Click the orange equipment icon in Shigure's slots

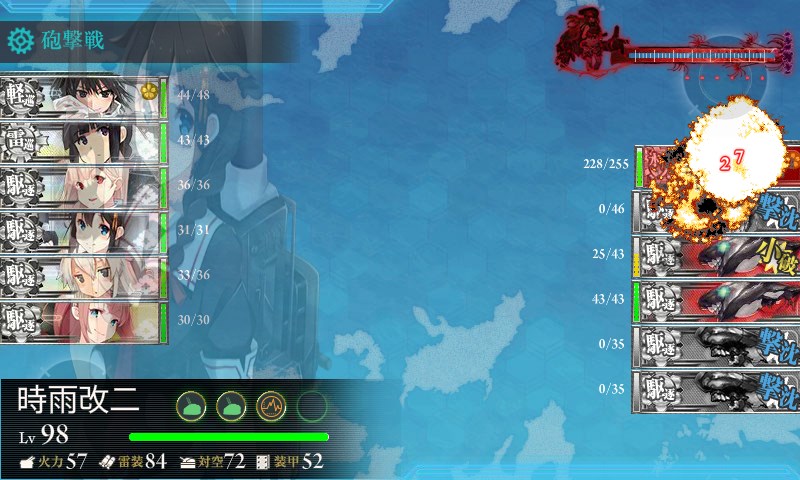(271, 405)
